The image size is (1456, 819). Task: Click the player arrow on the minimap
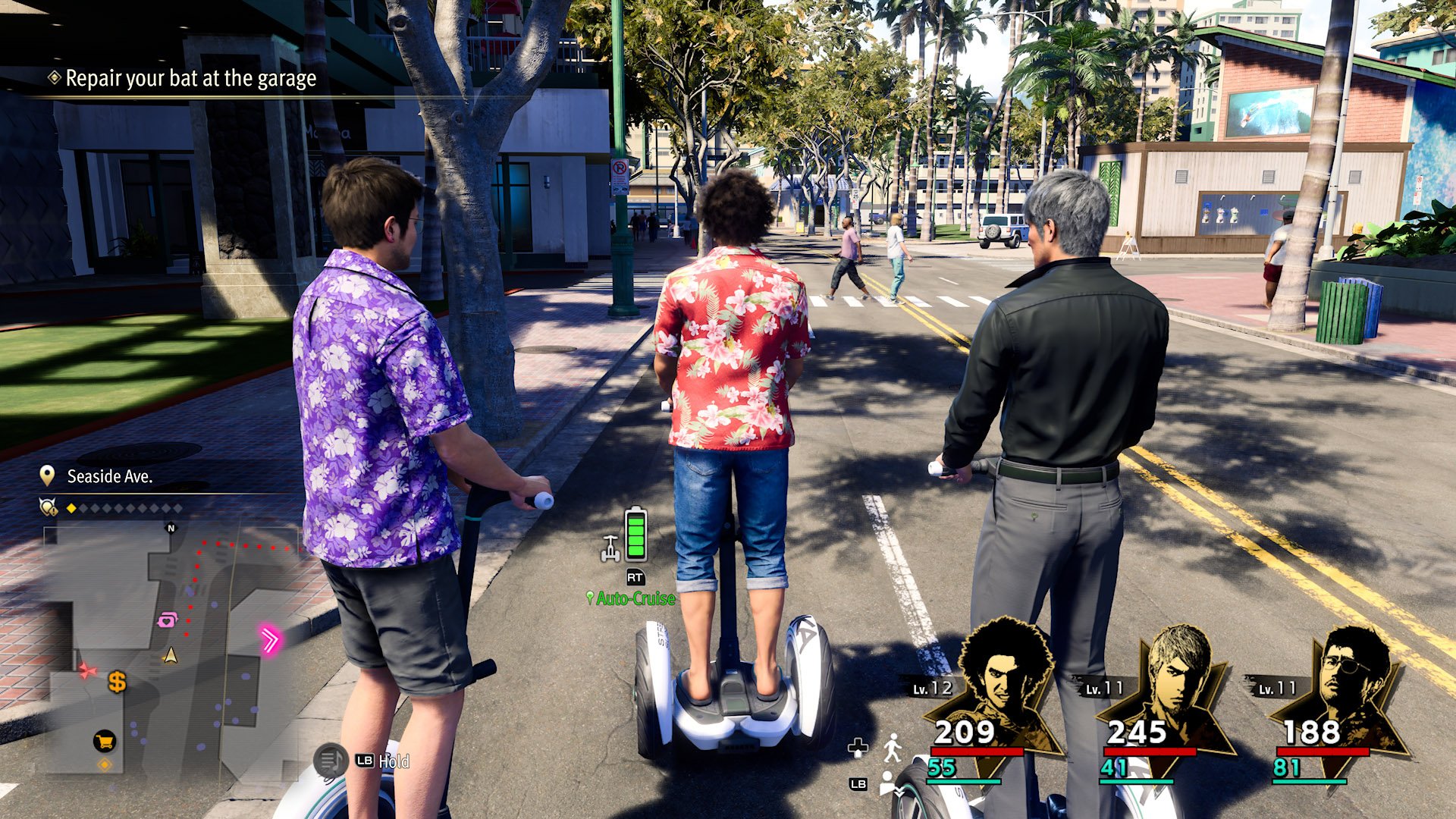tap(171, 655)
